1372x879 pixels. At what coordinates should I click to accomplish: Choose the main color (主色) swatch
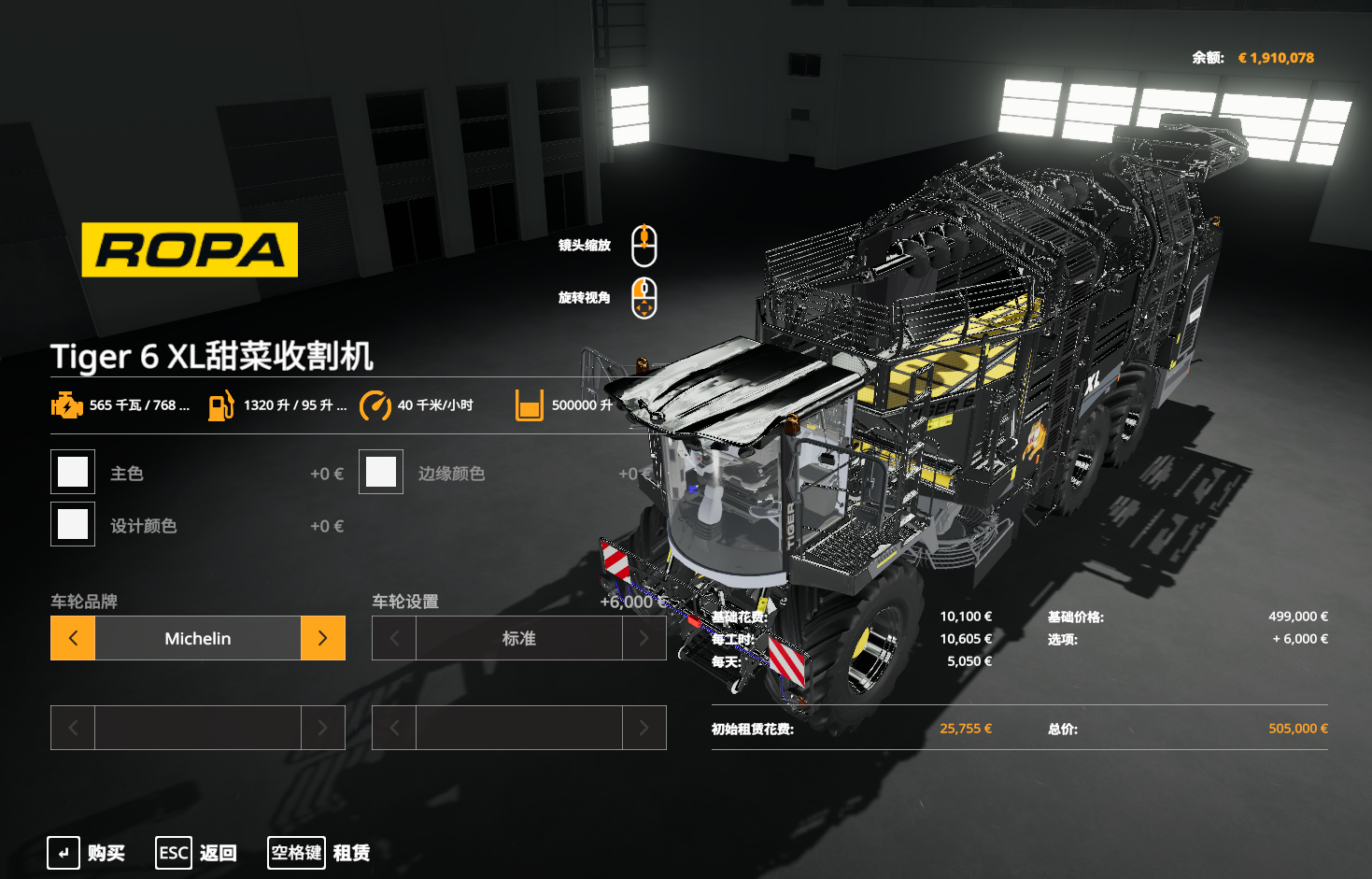73,472
